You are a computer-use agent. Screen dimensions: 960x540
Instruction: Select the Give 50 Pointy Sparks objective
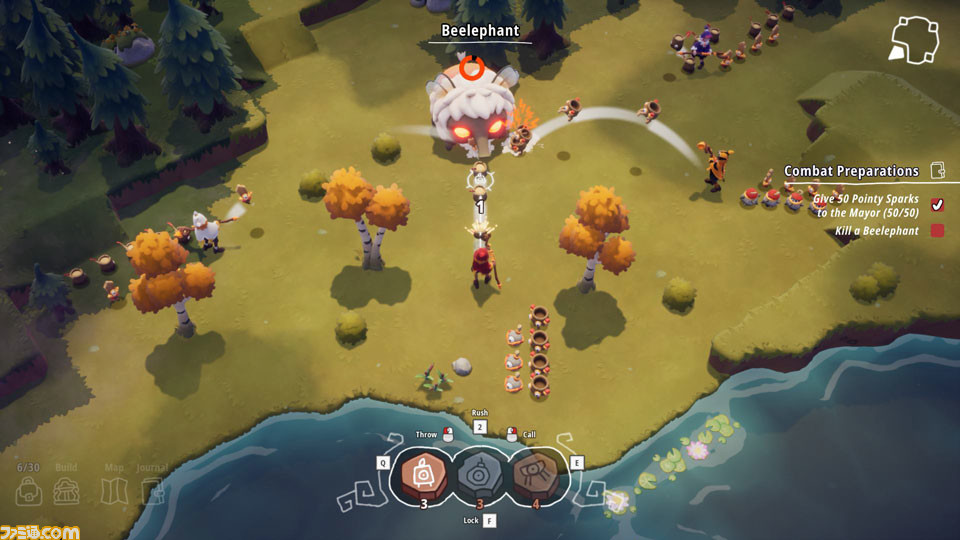click(x=866, y=206)
